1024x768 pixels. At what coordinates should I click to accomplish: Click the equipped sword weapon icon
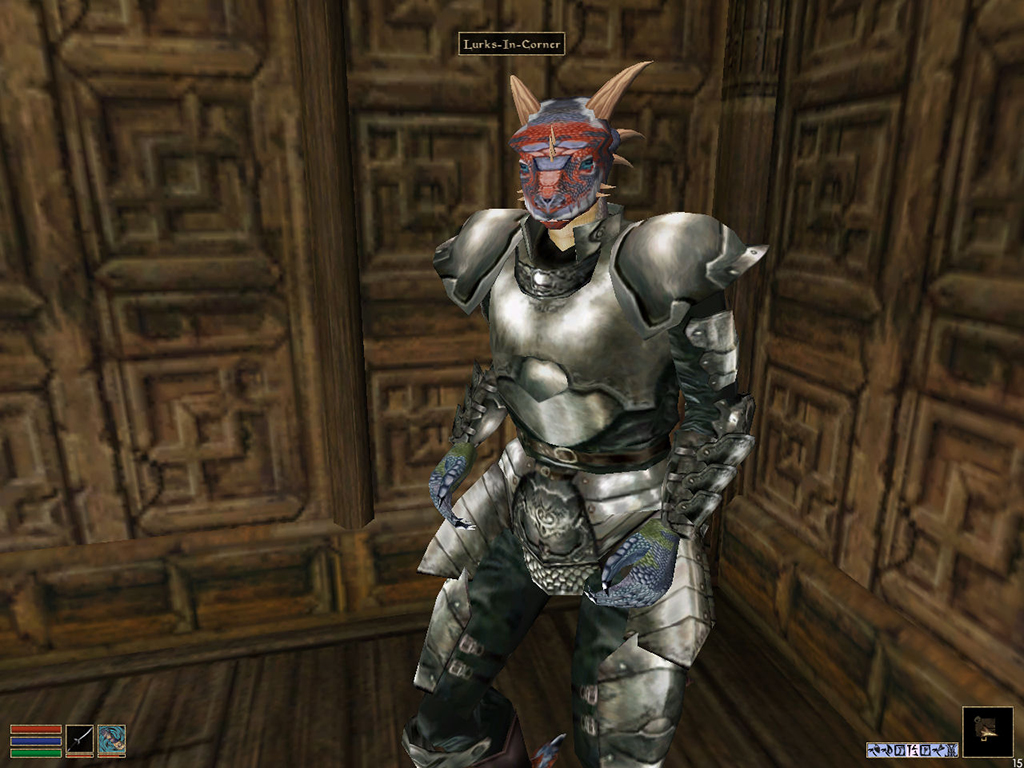[80, 739]
